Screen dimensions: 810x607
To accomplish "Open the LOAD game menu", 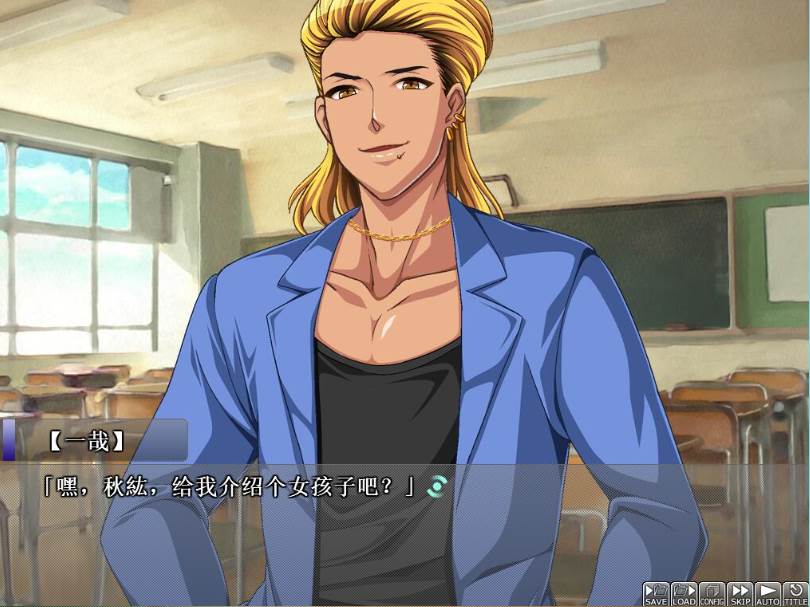I will click(x=684, y=594).
